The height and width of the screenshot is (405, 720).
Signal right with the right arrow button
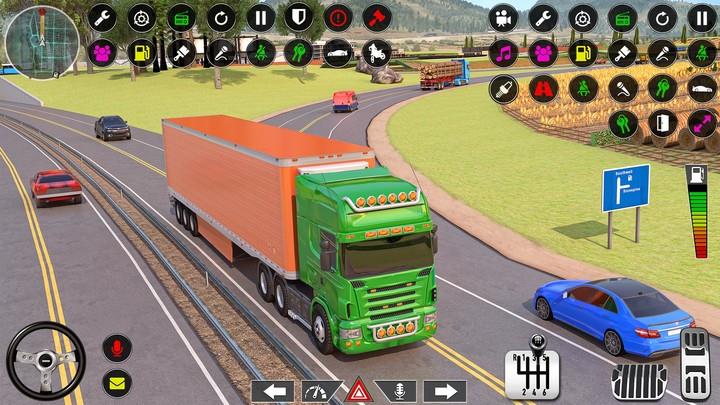(x=444, y=391)
